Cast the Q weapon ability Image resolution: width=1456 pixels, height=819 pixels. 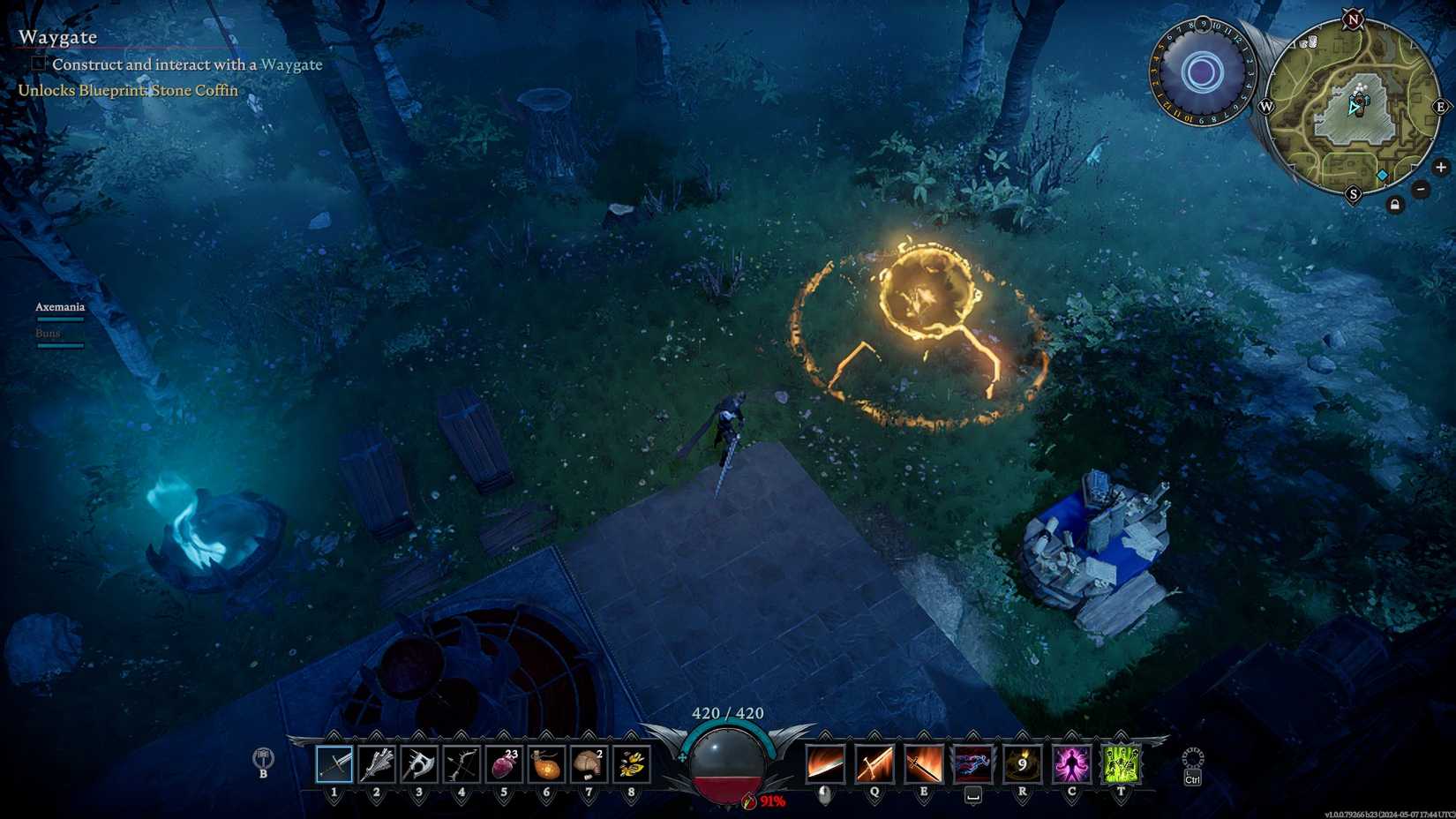tap(874, 763)
